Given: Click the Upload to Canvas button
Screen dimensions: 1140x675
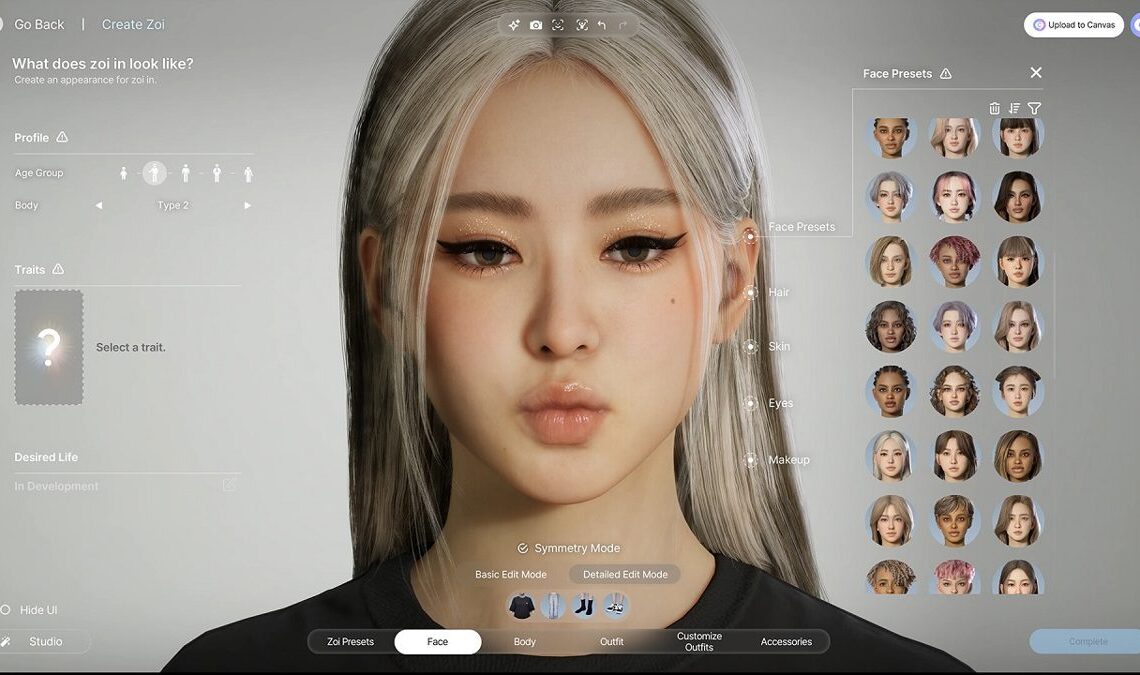Looking at the screenshot, I should click(x=1074, y=25).
